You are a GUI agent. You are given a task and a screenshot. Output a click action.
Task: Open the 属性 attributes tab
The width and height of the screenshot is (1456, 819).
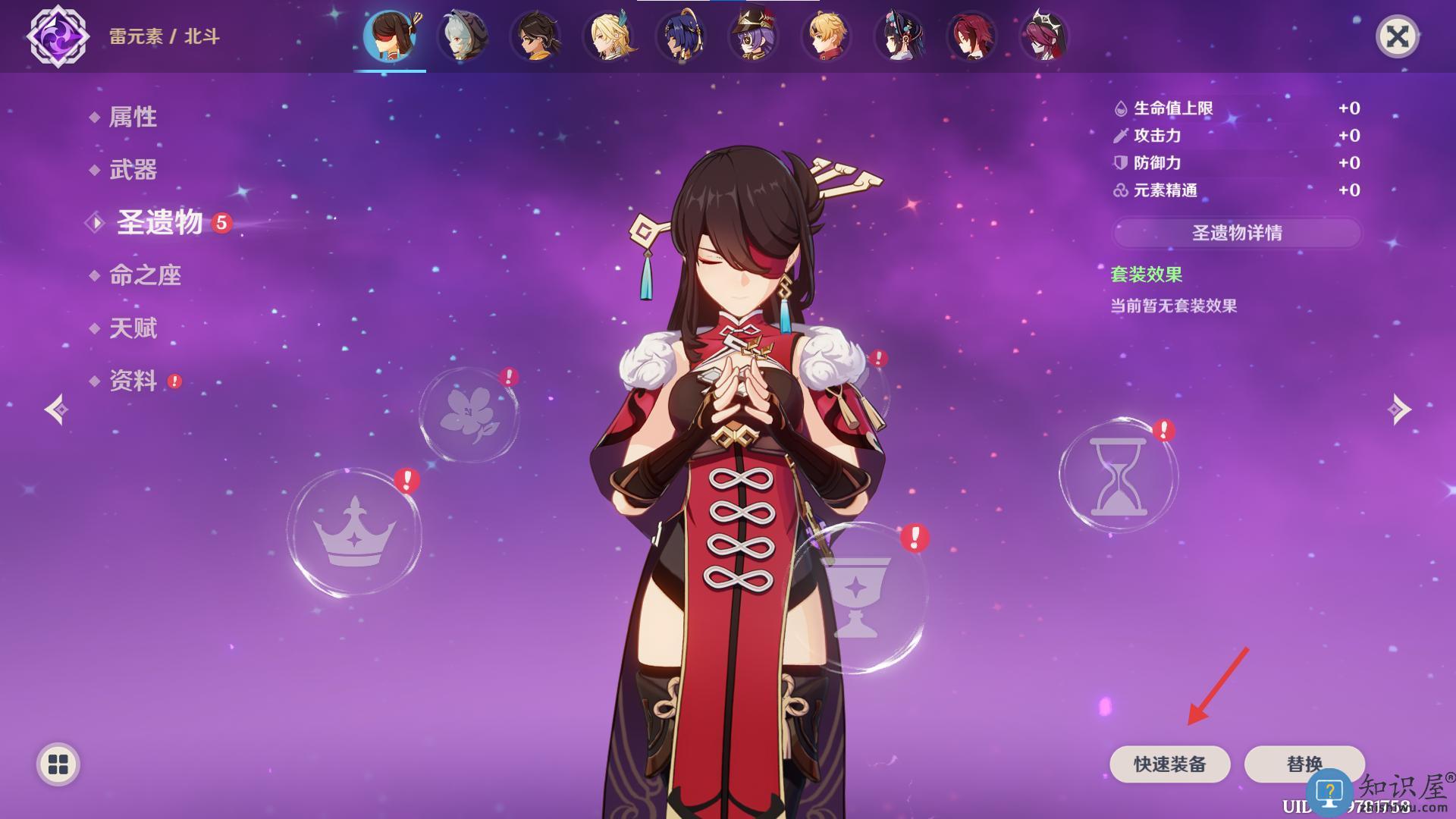(x=133, y=117)
